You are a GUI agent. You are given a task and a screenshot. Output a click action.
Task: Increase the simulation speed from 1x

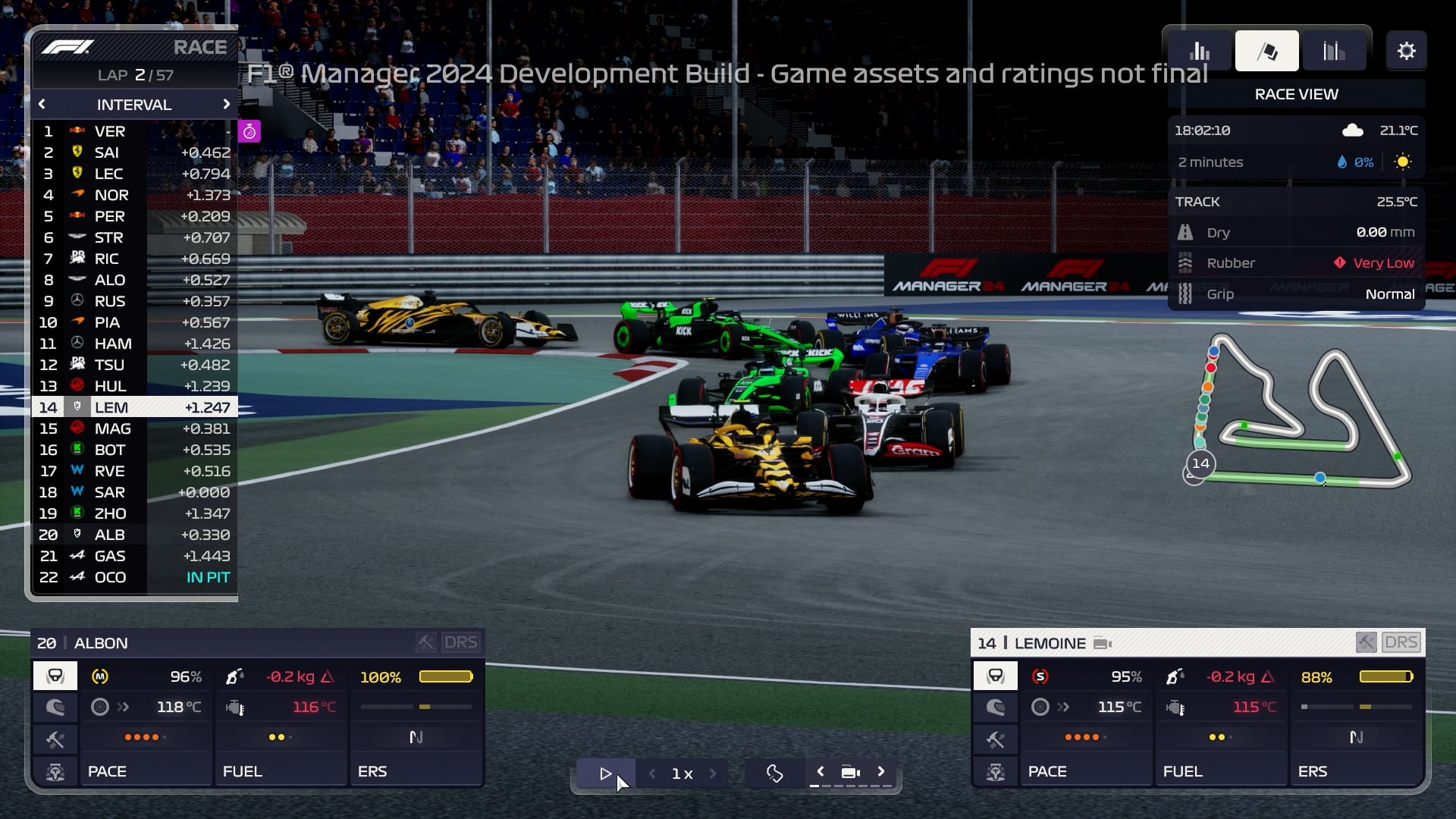[x=713, y=773]
